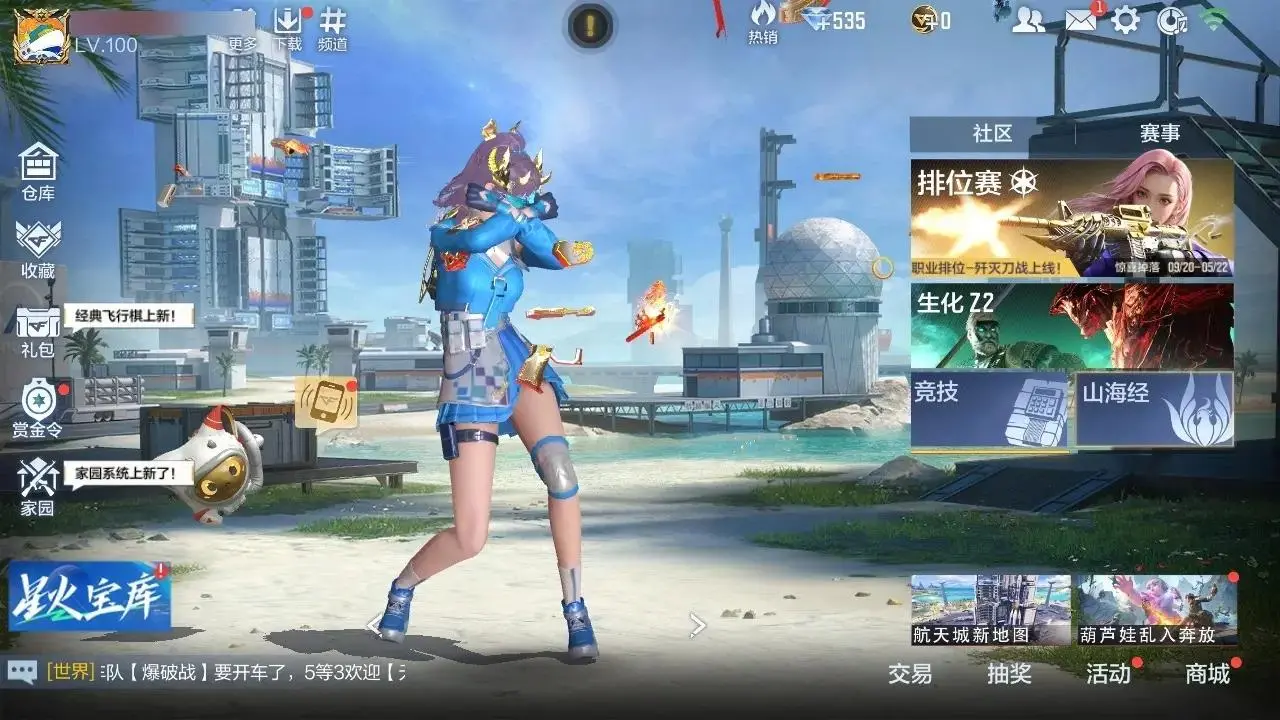
Task: Open the 仓库 warehouse
Action: click(38, 171)
